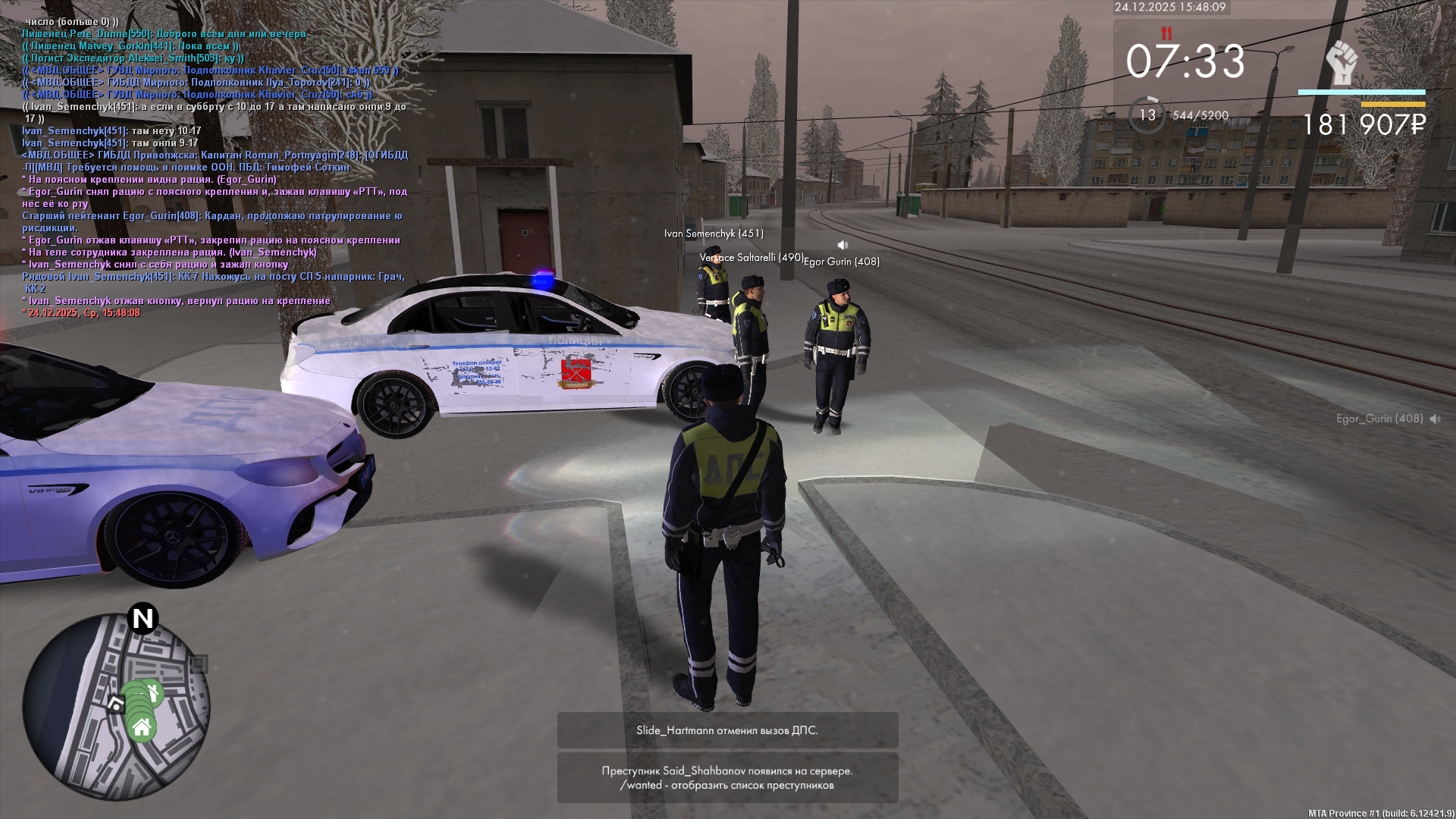Select the green house marker on minimap

(x=142, y=729)
